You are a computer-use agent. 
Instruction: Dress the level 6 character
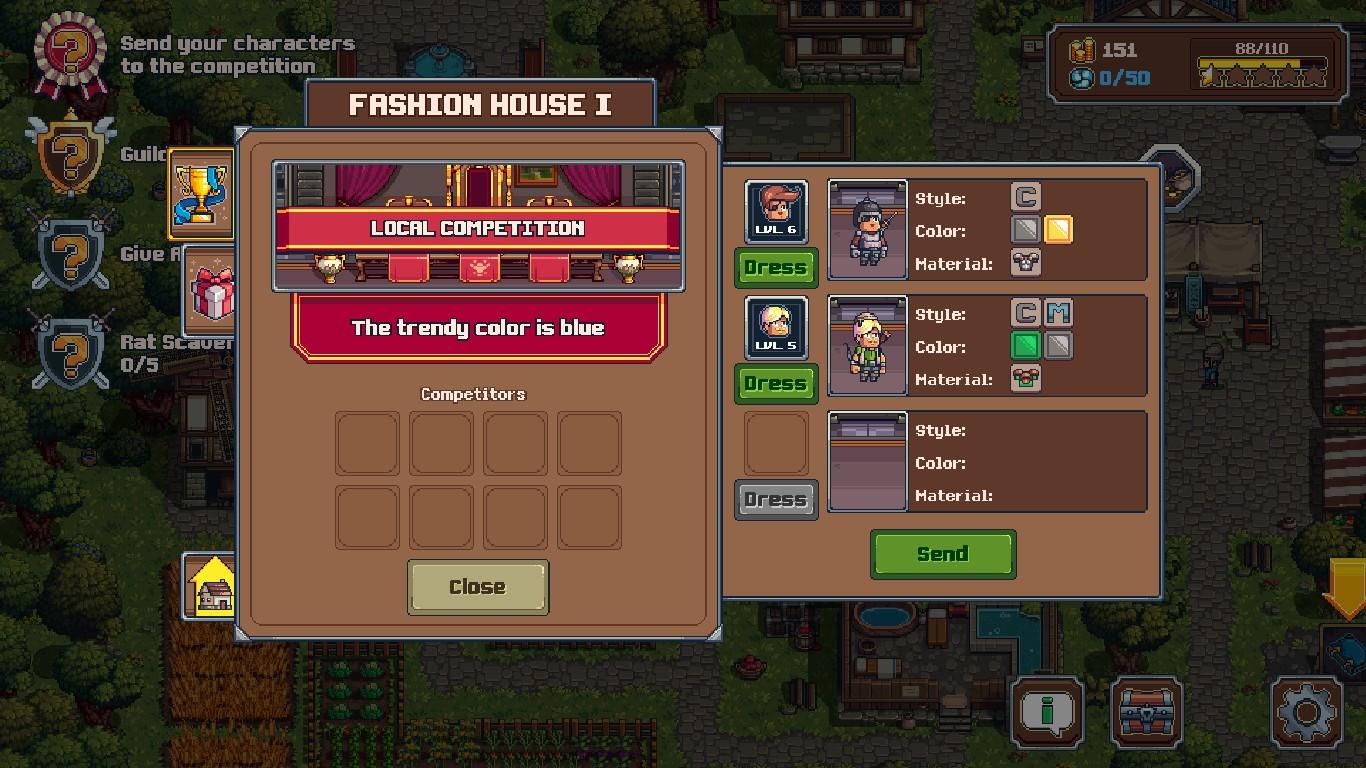776,268
